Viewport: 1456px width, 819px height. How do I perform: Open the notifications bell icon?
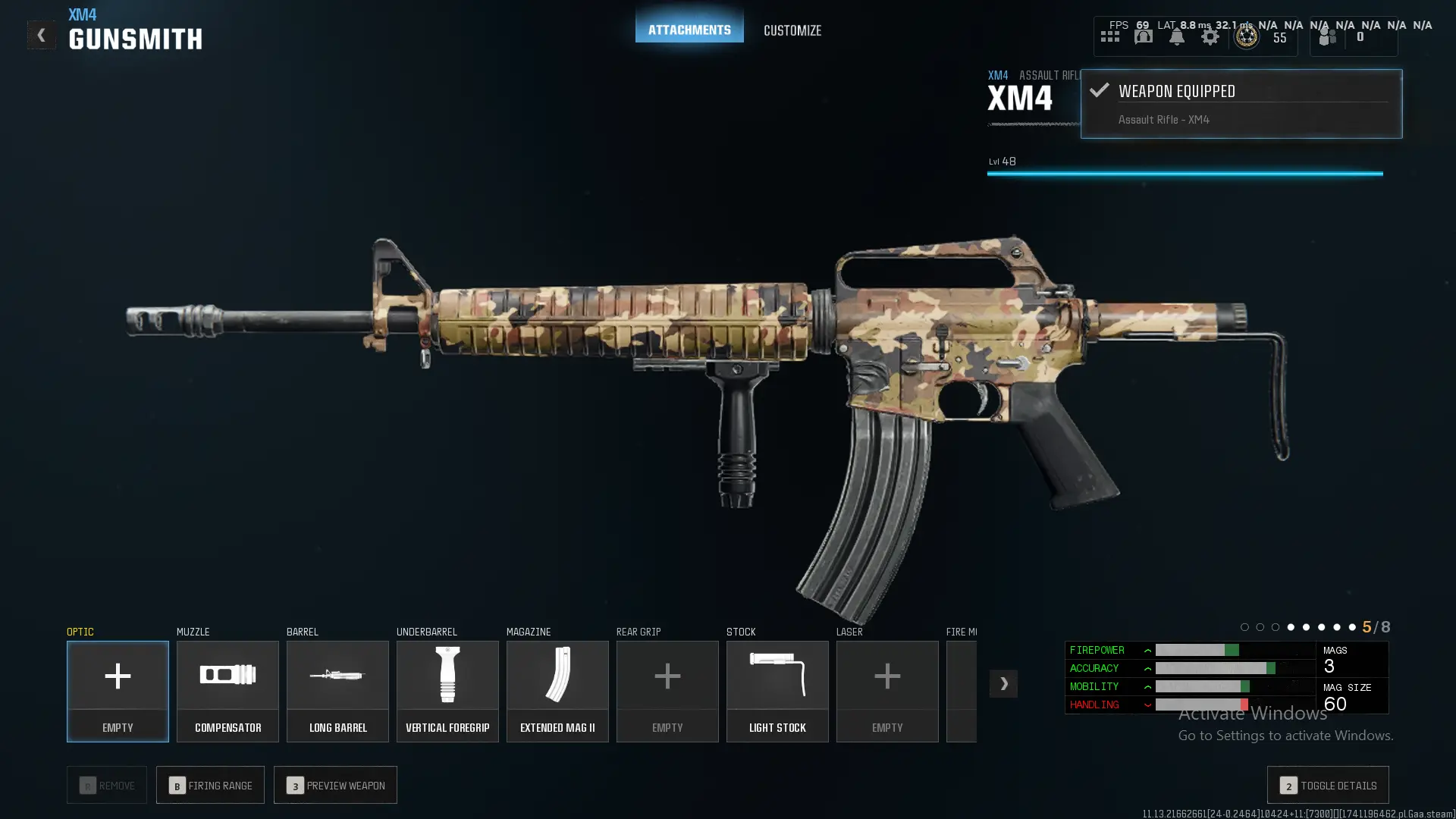(1176, 36)
